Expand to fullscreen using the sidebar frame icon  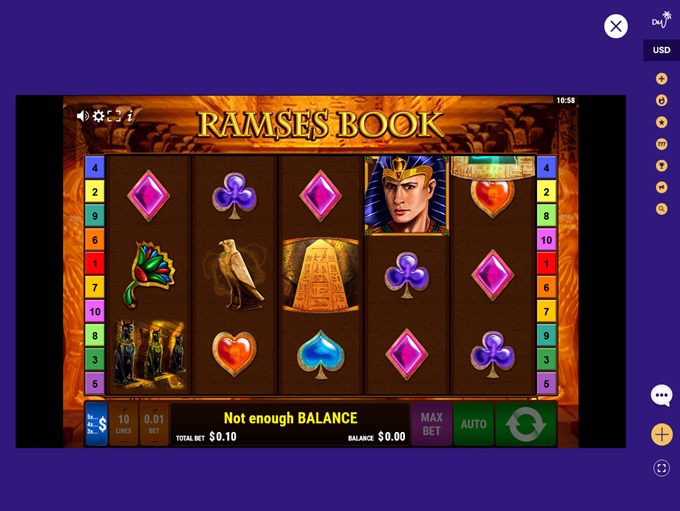coord(661,467)
